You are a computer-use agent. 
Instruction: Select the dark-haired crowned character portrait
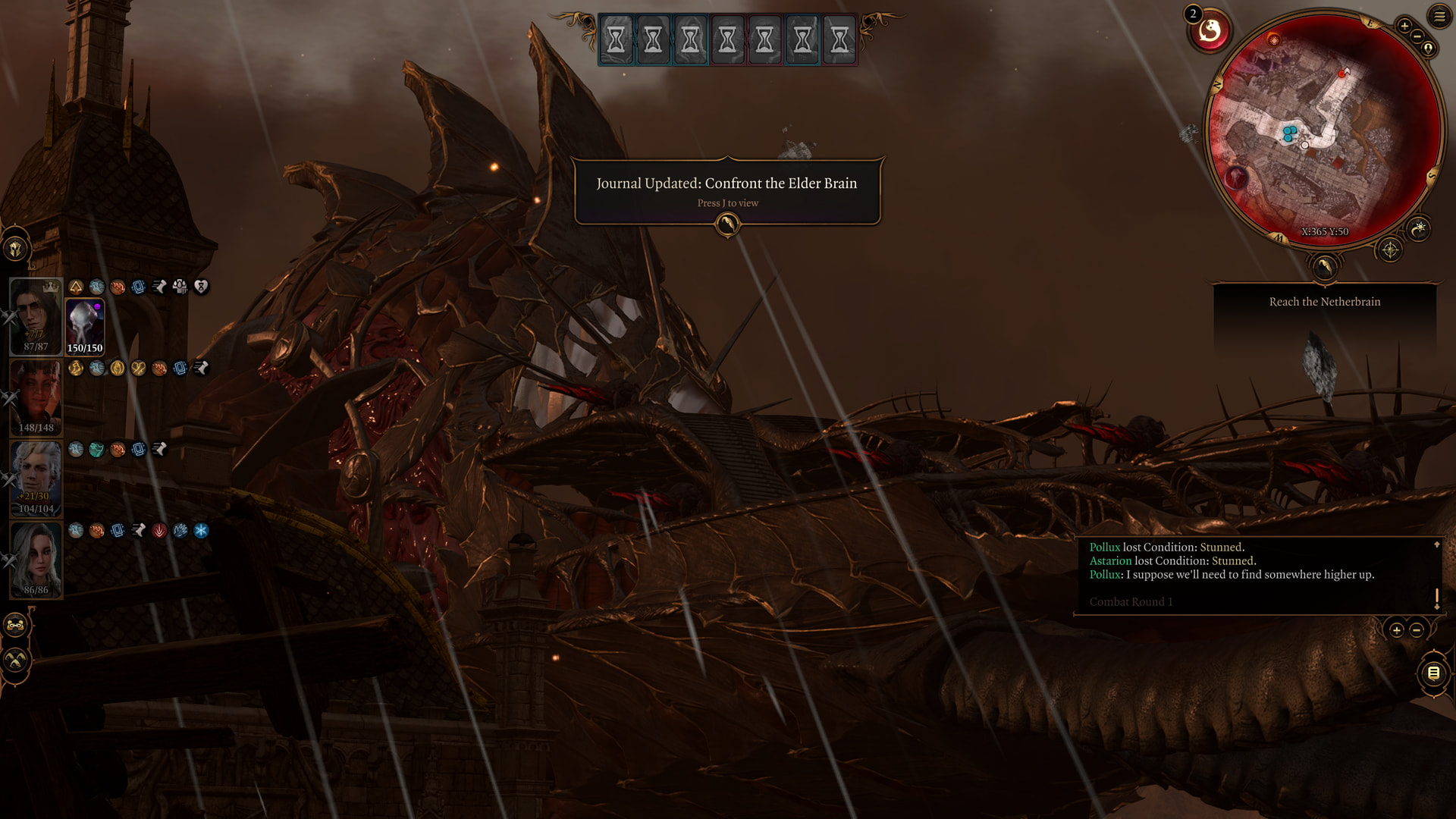(36, 316)
